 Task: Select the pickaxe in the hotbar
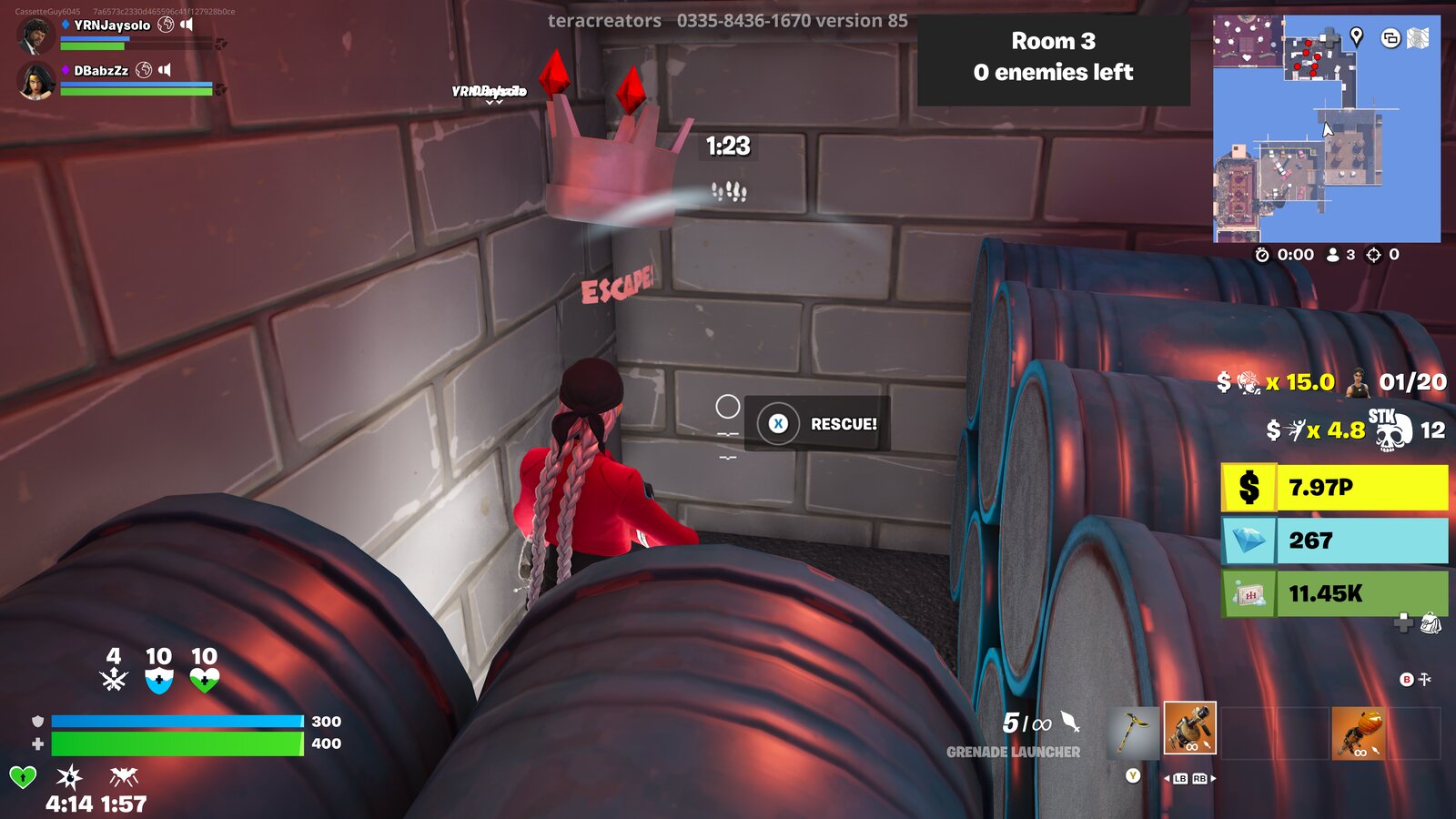tap(1131, 733)
